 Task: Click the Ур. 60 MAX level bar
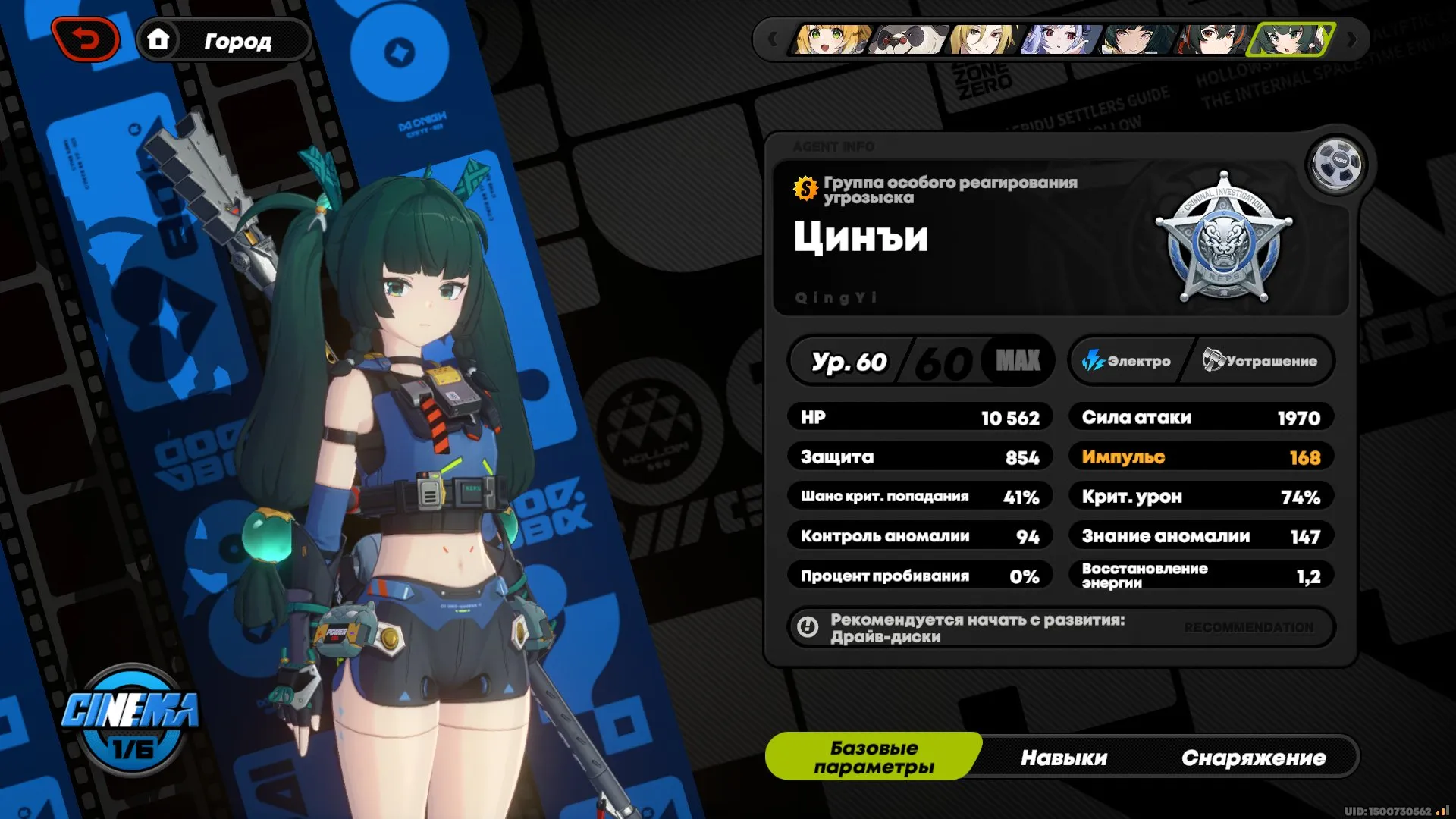tap(920, 362)
